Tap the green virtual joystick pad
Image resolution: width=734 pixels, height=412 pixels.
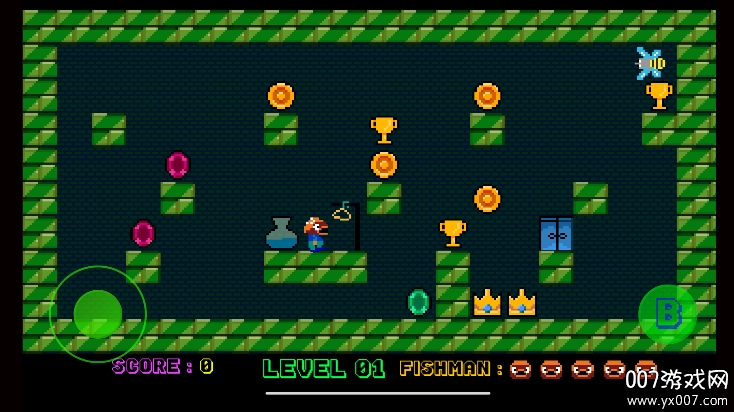(98, 313)
